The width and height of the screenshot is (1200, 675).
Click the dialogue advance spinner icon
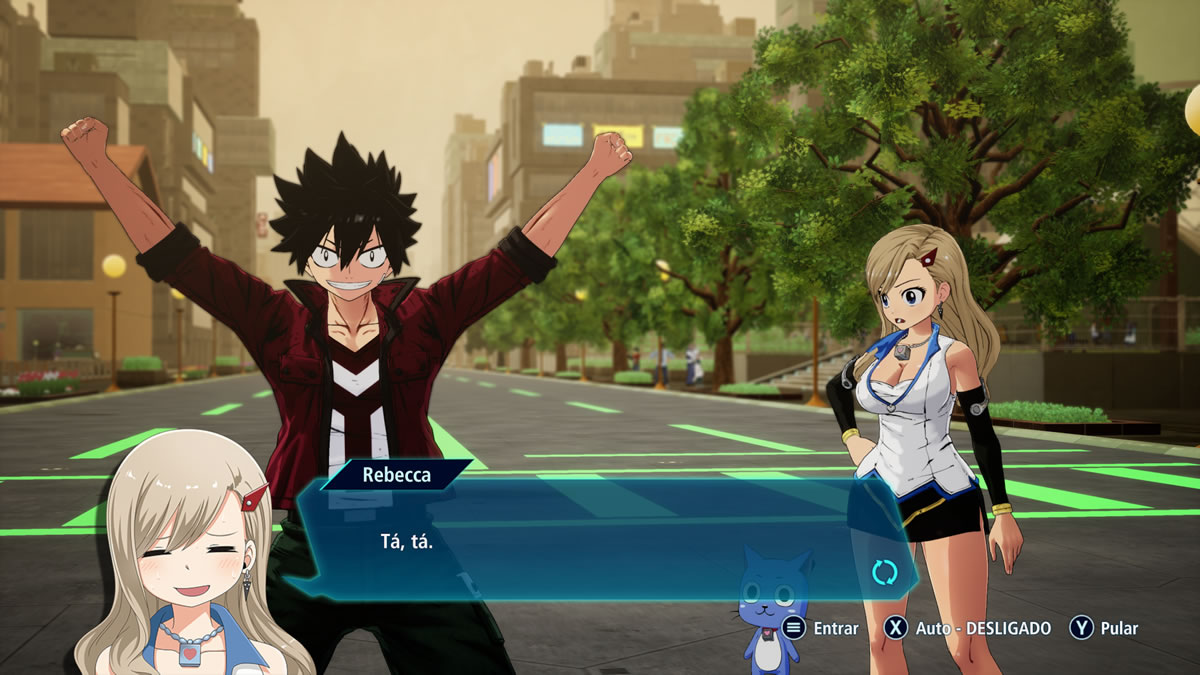coord(884,572)
